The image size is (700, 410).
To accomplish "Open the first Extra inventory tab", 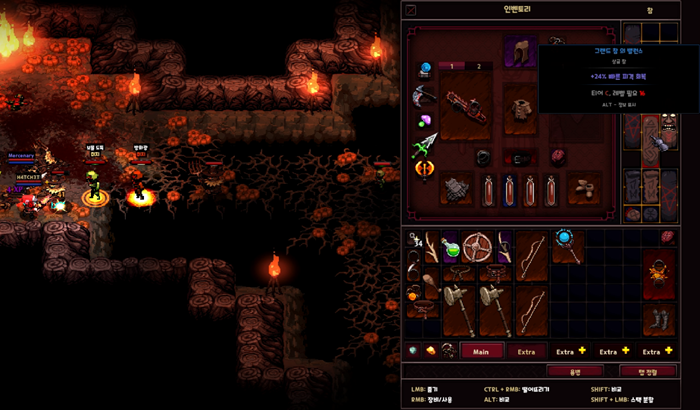I will click(527, 351).
